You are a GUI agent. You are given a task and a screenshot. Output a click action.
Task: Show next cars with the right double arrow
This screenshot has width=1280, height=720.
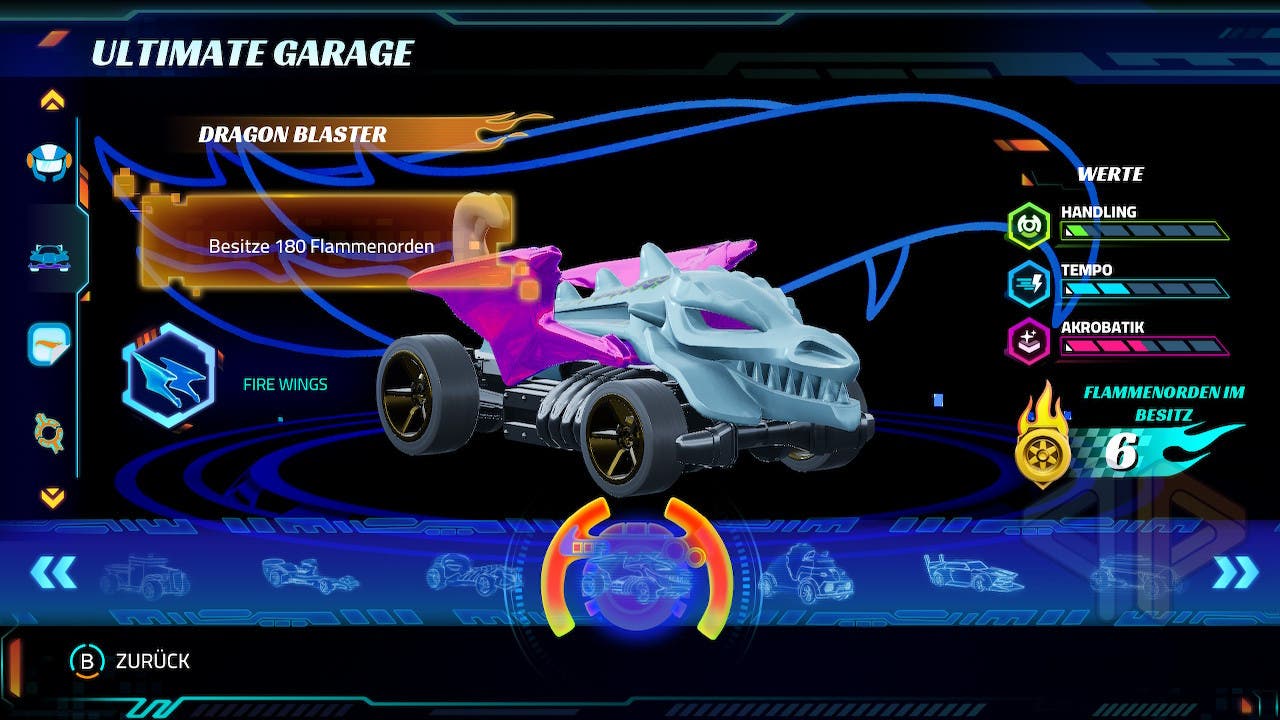(x=1235, y=572)
